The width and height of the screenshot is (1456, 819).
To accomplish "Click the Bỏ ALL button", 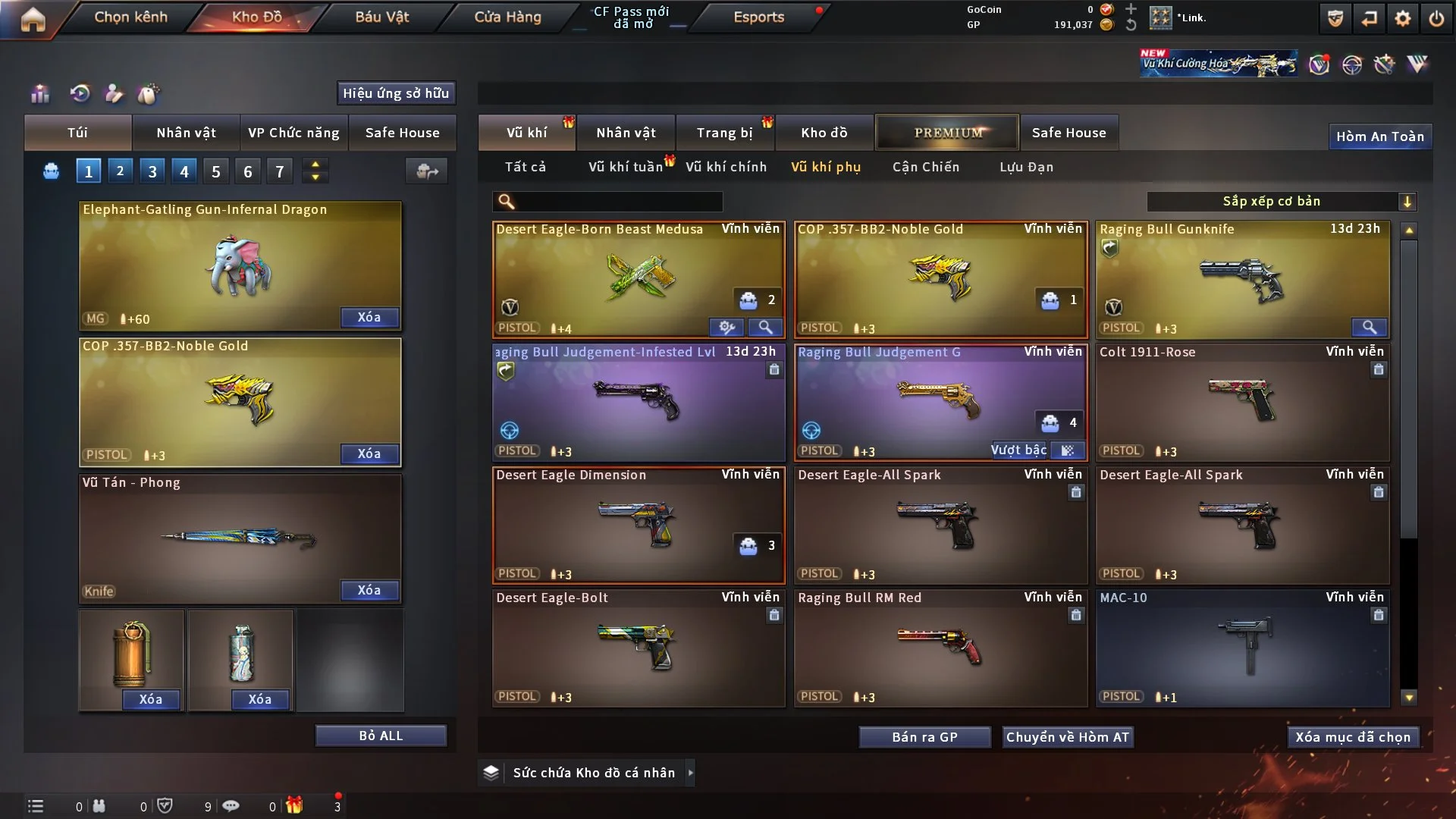I will pyautogui.click(x=381, y=736).
